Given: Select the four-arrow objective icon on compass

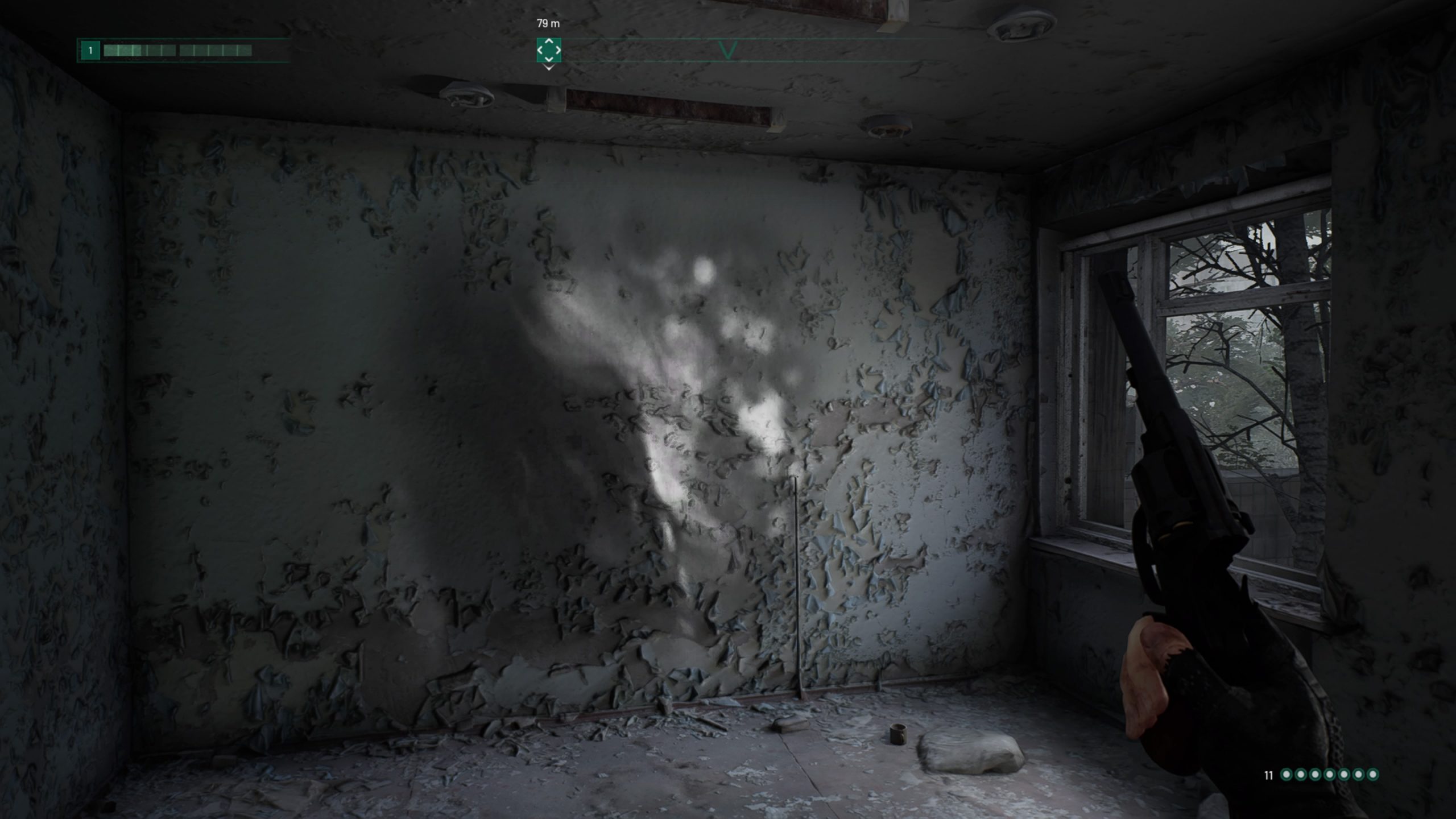Looking at the screenshot, I should coord(548,51).
